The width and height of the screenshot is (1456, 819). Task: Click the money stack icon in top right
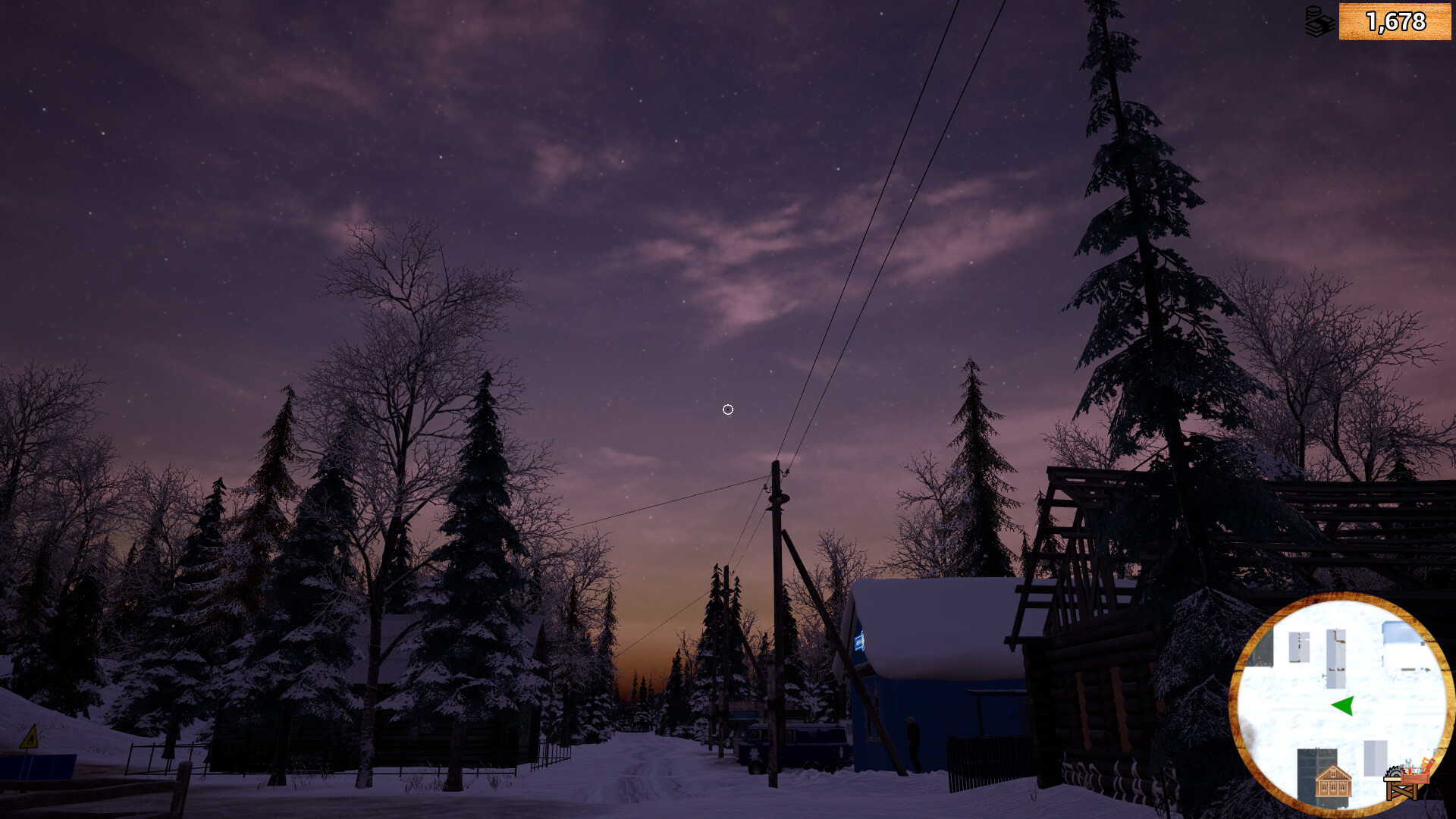point(1318,22)
